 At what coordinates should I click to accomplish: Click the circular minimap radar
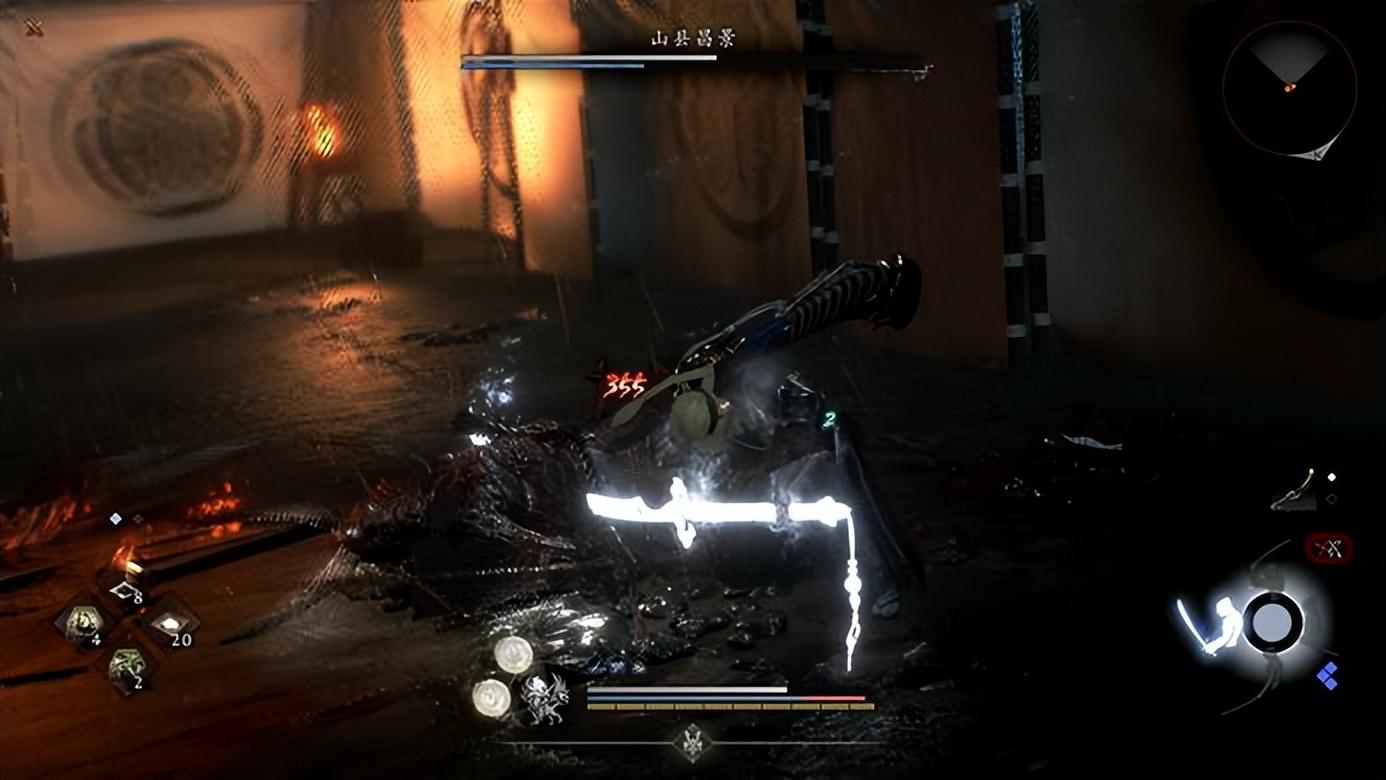[1289, 89]
